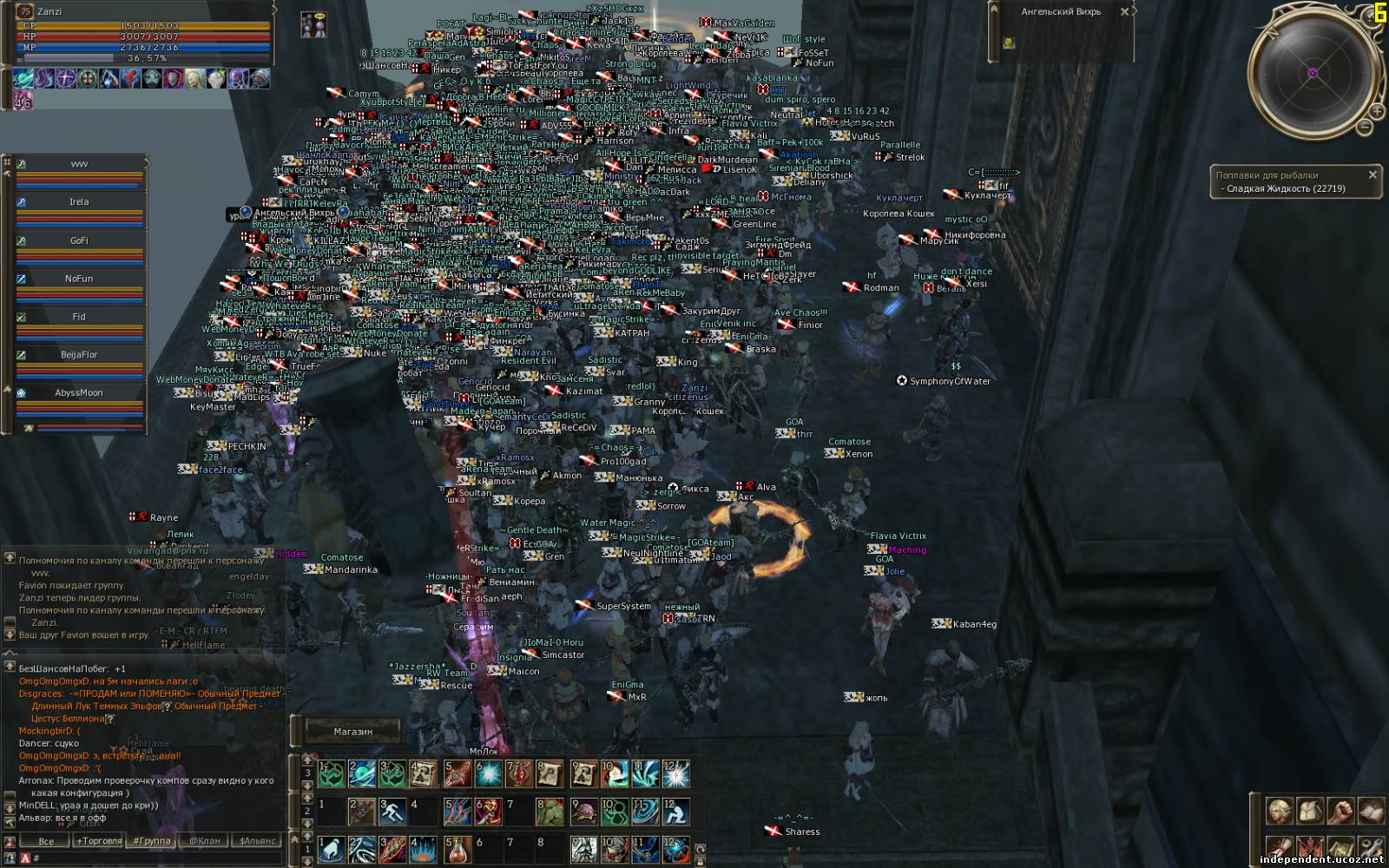Switch to the +Торговля chat tab

[x=99, y=840]
